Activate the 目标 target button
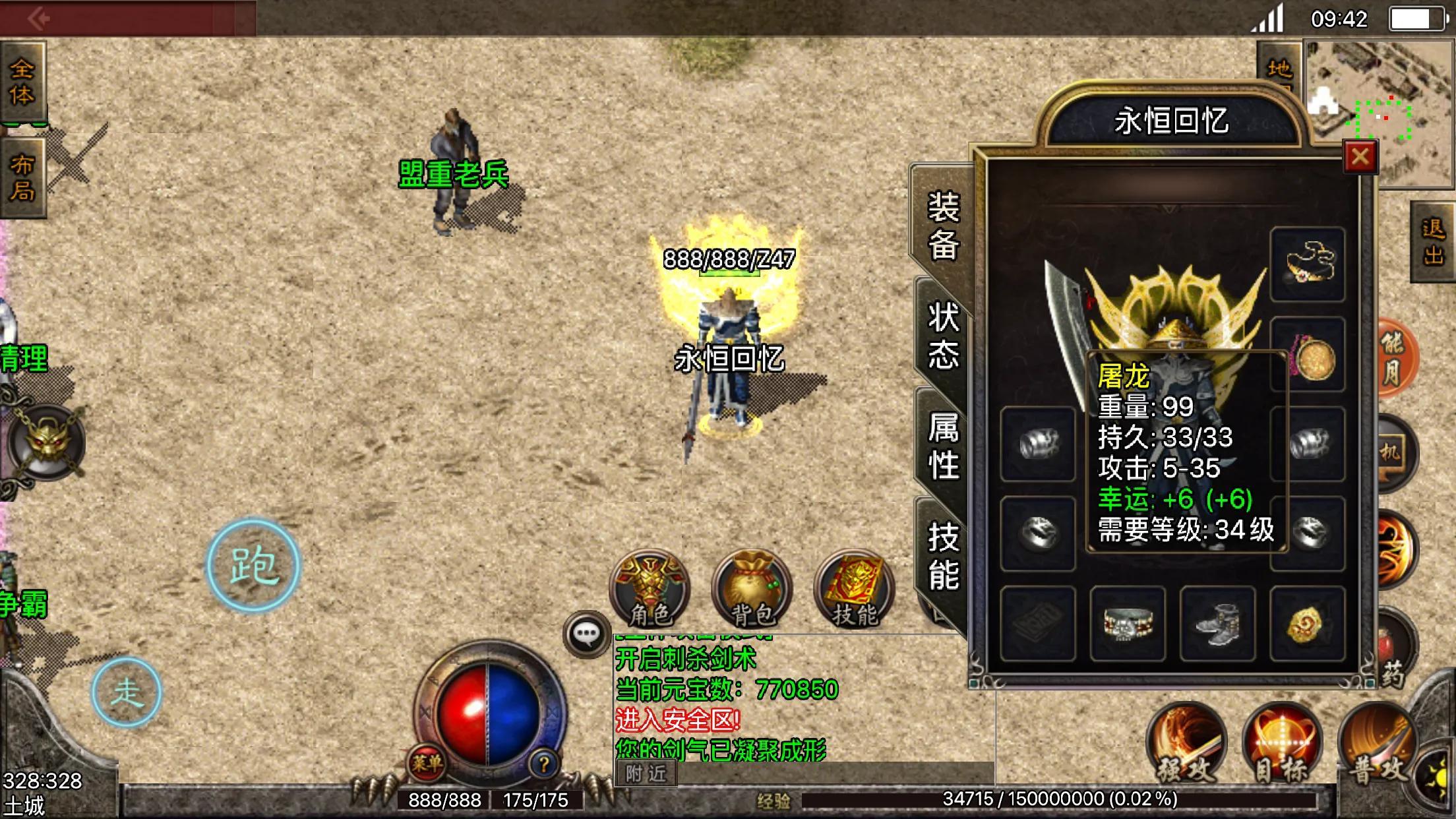1456x819 pixels. (1281, 745)
